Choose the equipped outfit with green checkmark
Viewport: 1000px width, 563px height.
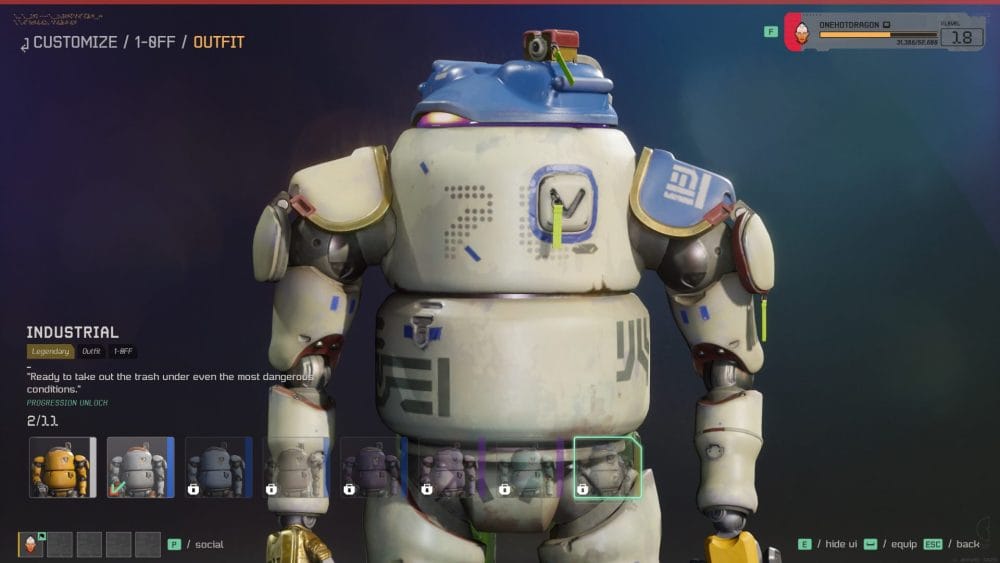click(x=140, y=467)
